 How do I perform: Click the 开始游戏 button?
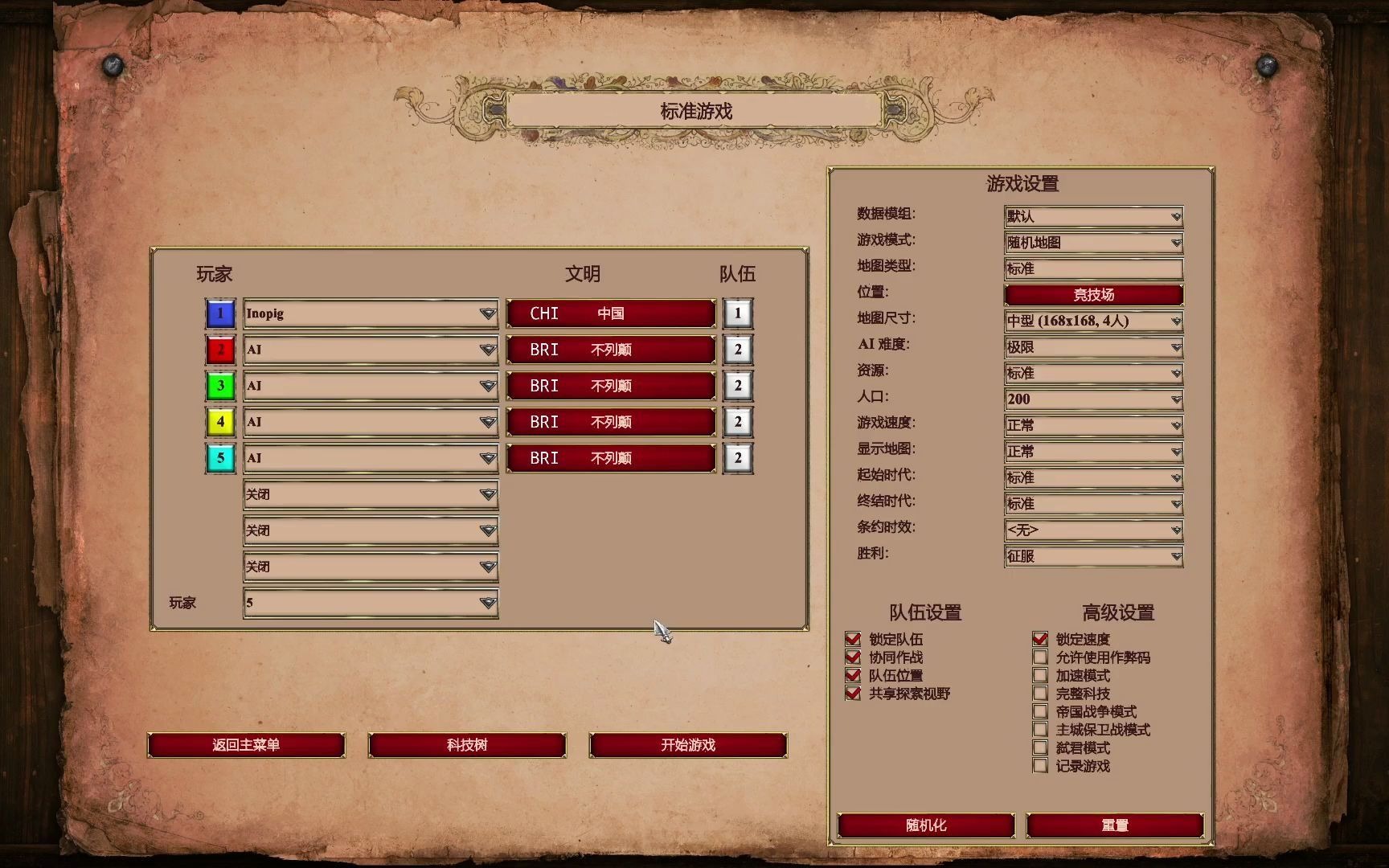tap(687, 745)
